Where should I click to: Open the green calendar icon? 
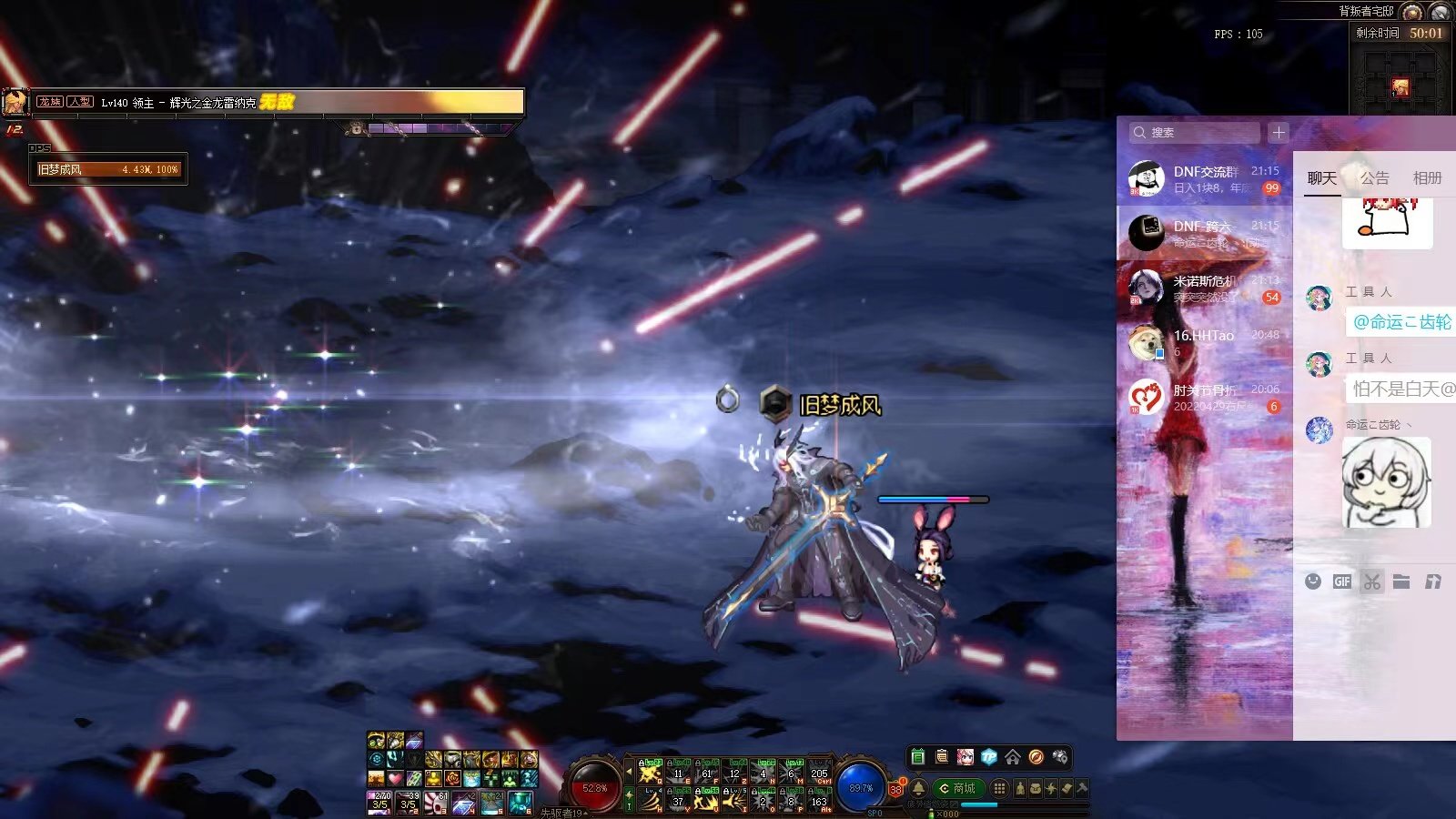(917, 757)
